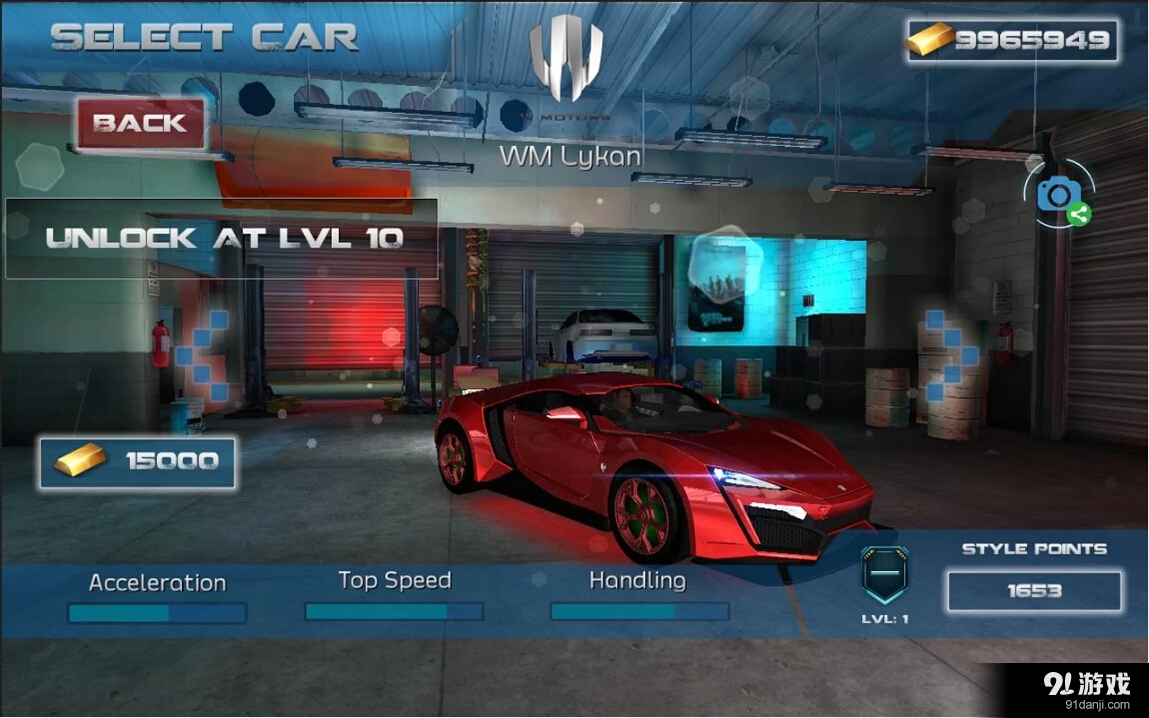1149x718 pixels.
Task: Take a screenshot with the camera share icon
Action: pyautogui.click(x=1060, y=194)
